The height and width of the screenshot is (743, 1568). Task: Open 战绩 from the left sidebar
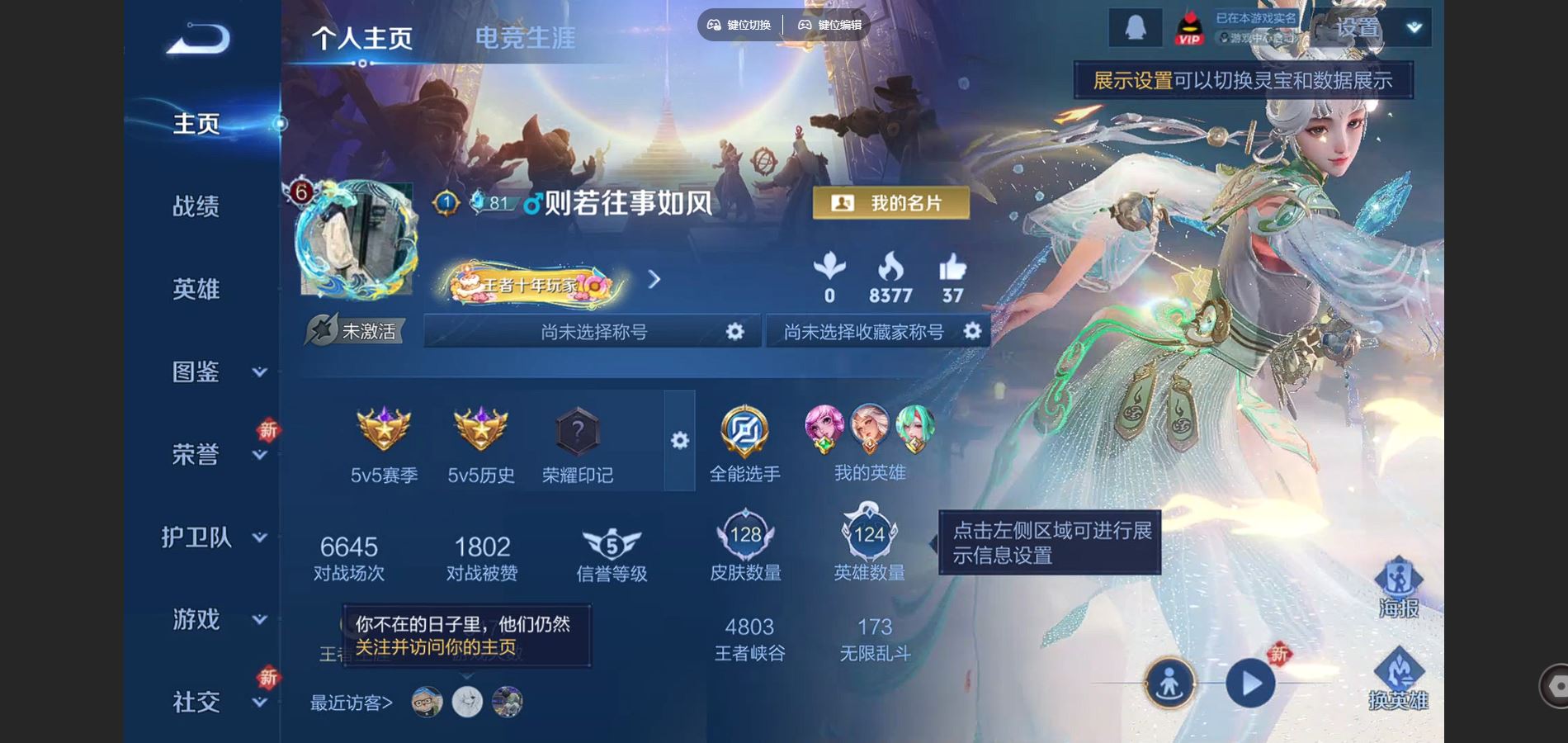click(196, 206)
